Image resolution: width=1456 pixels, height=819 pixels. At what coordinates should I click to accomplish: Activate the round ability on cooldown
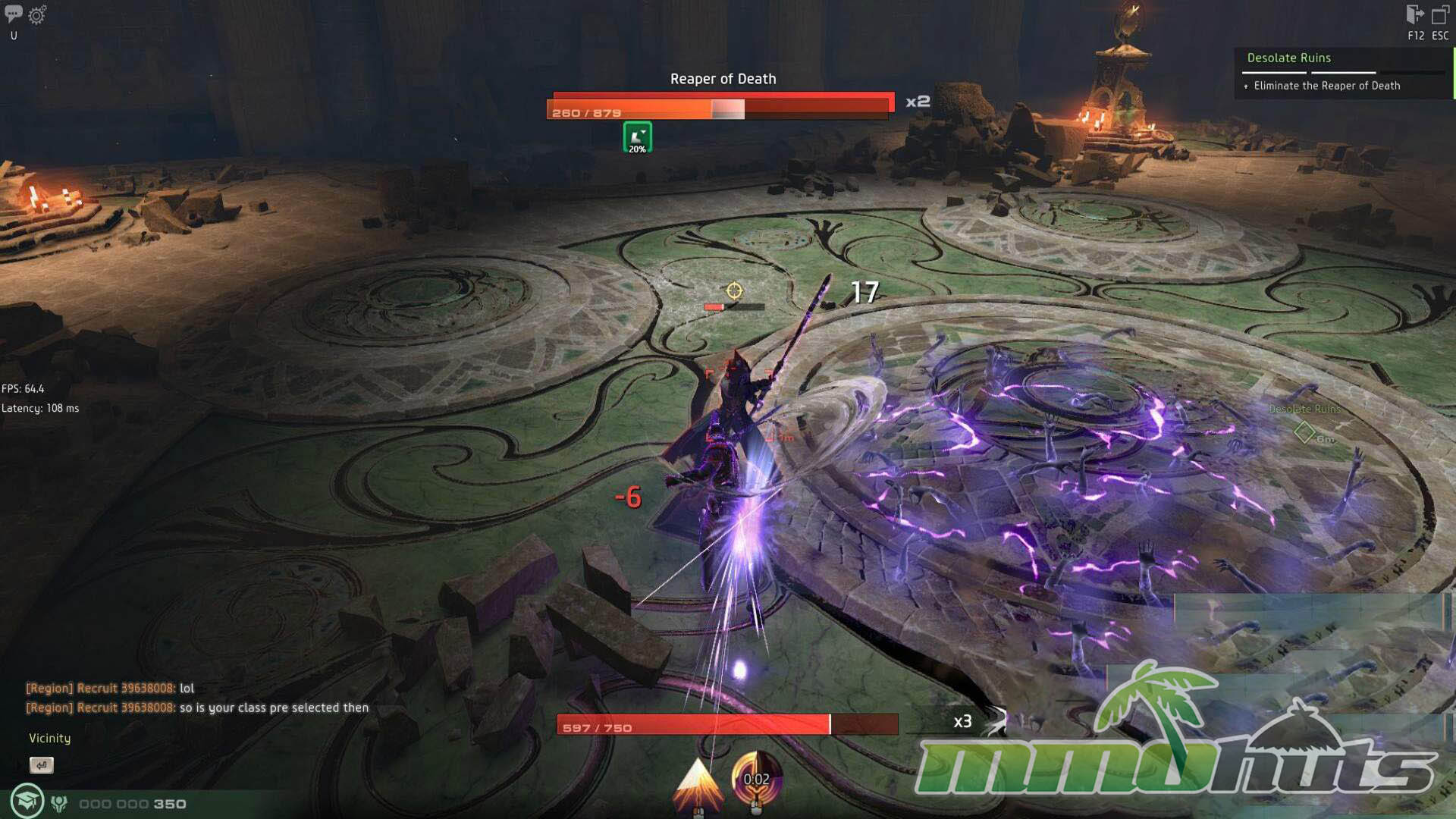[756, 780]
